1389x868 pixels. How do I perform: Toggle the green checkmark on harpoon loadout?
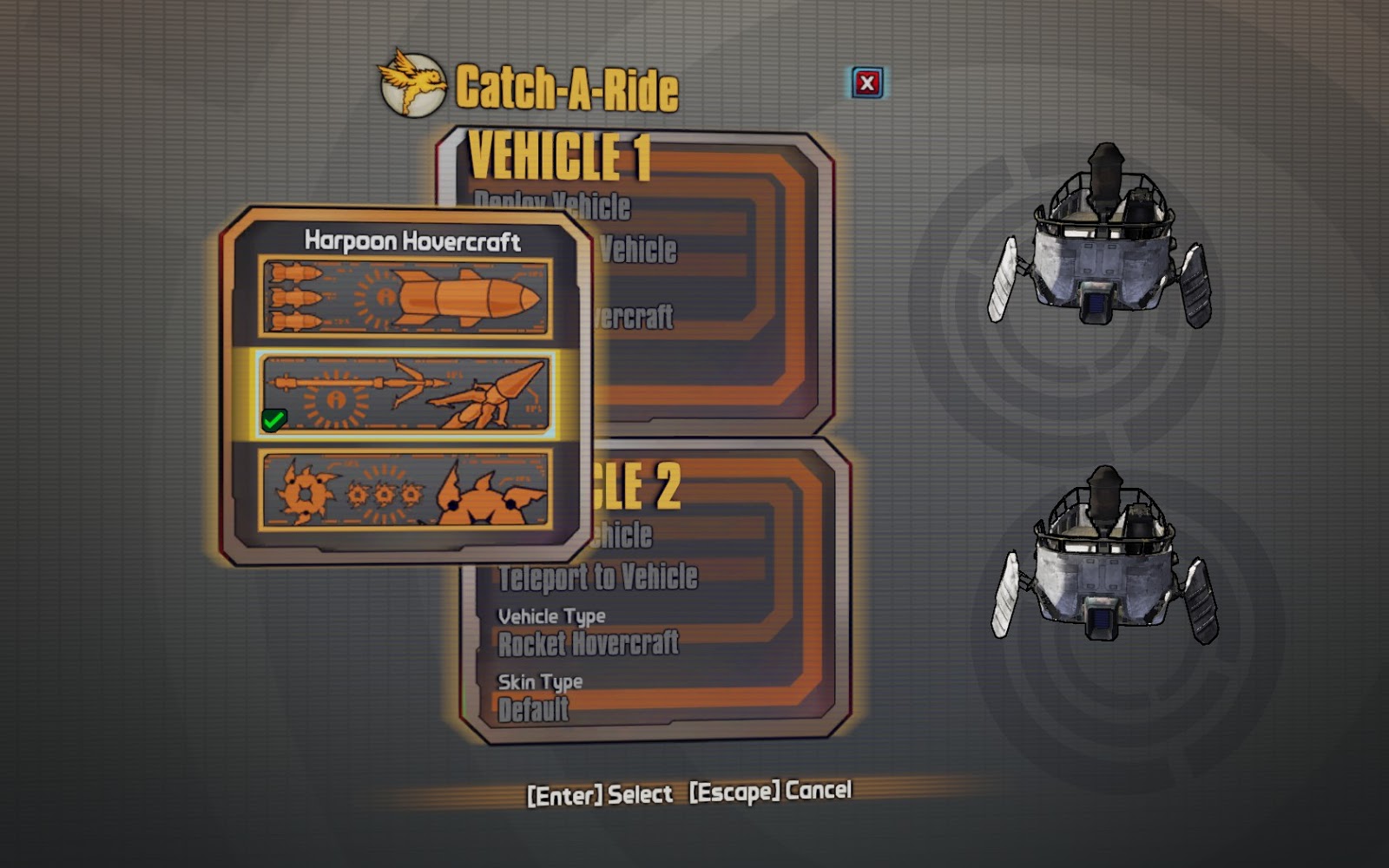point(273,419)
